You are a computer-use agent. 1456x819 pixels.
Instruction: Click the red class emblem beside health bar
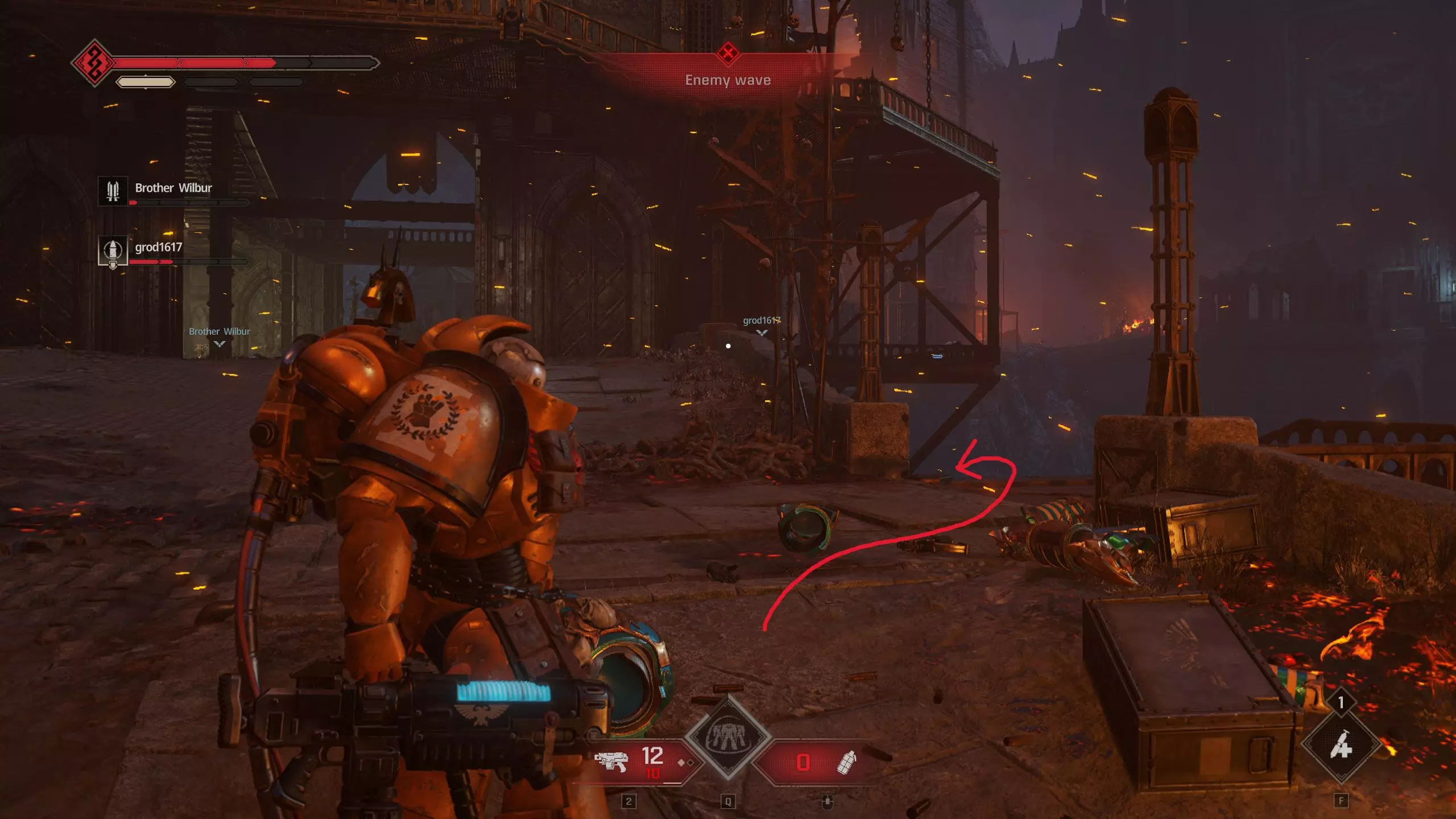tap(94, 63)
